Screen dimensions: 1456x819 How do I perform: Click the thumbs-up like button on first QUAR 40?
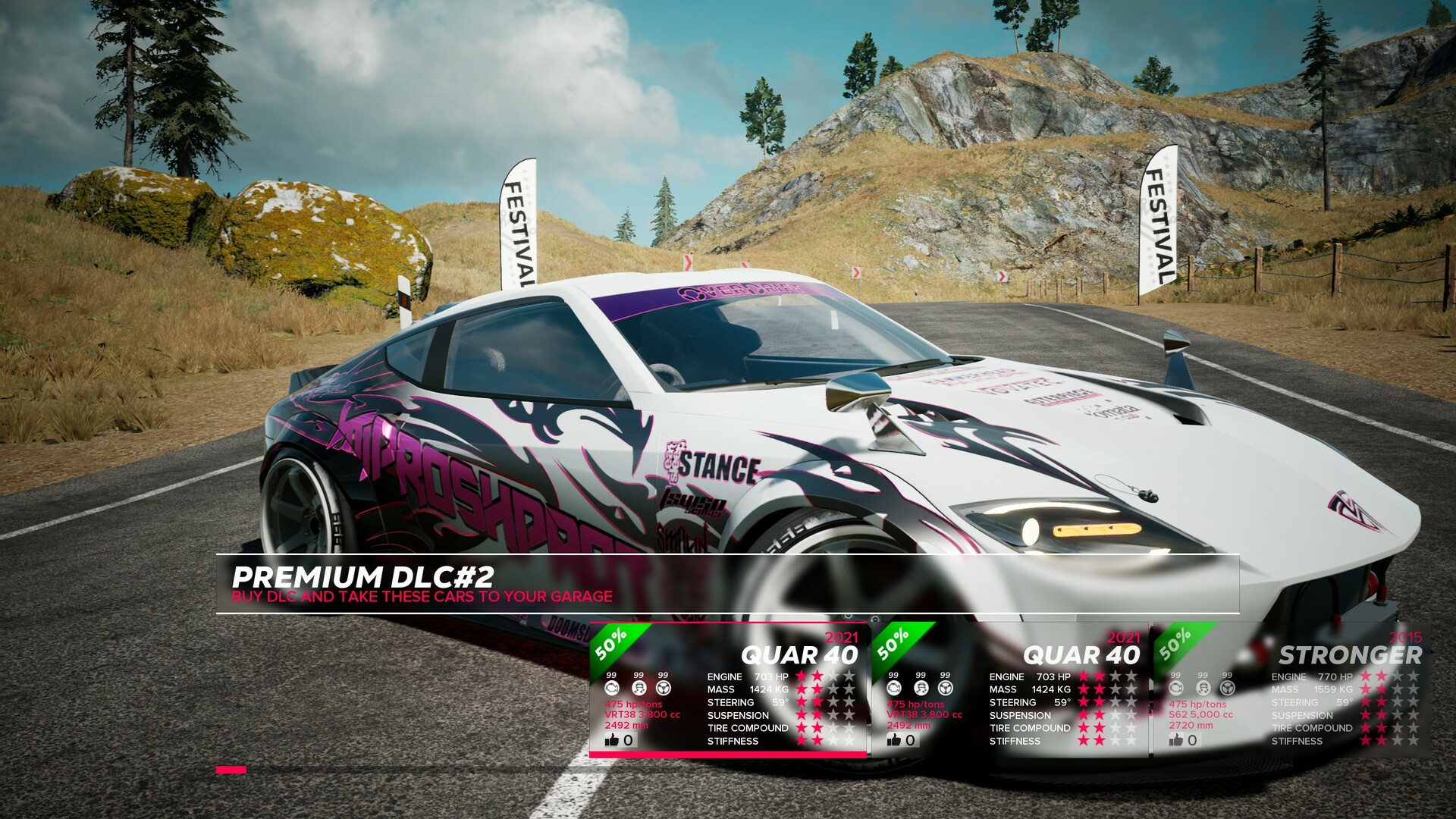(x=612, y=739)
